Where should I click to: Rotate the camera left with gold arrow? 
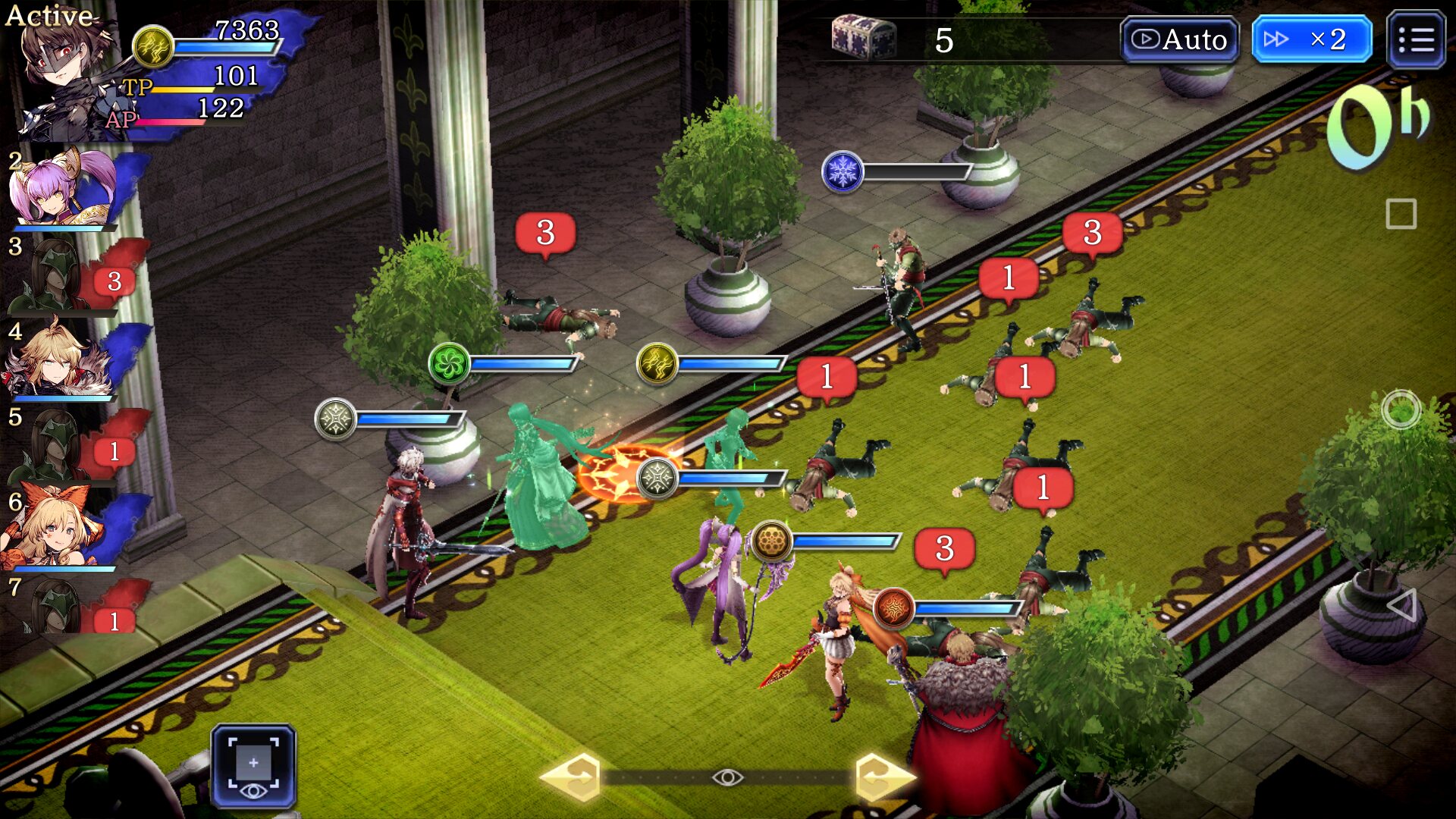click(x=573, y=777)
